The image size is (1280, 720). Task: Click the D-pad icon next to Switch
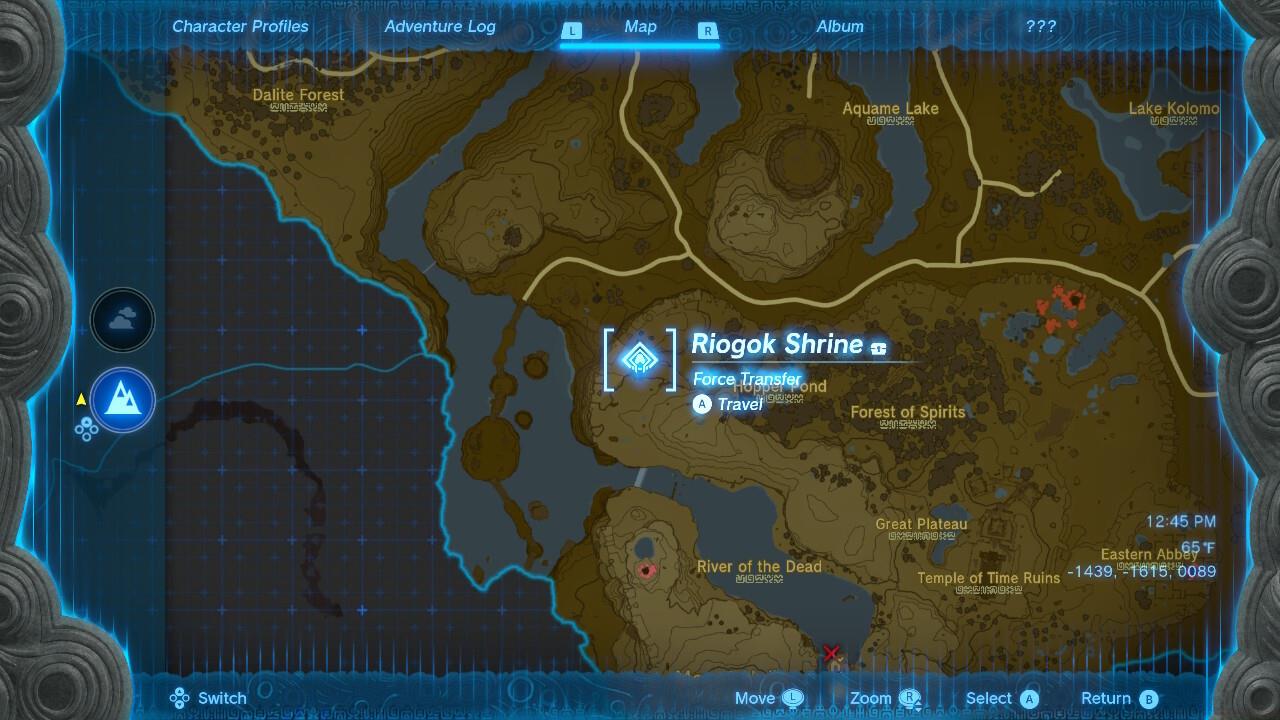pos(181,698)
